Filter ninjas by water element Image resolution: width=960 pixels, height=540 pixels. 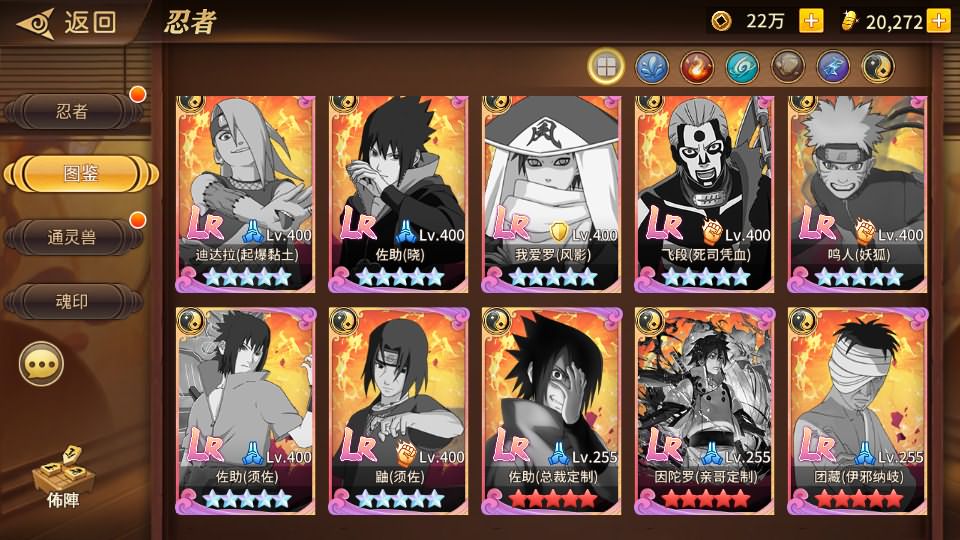coord(651,67)
